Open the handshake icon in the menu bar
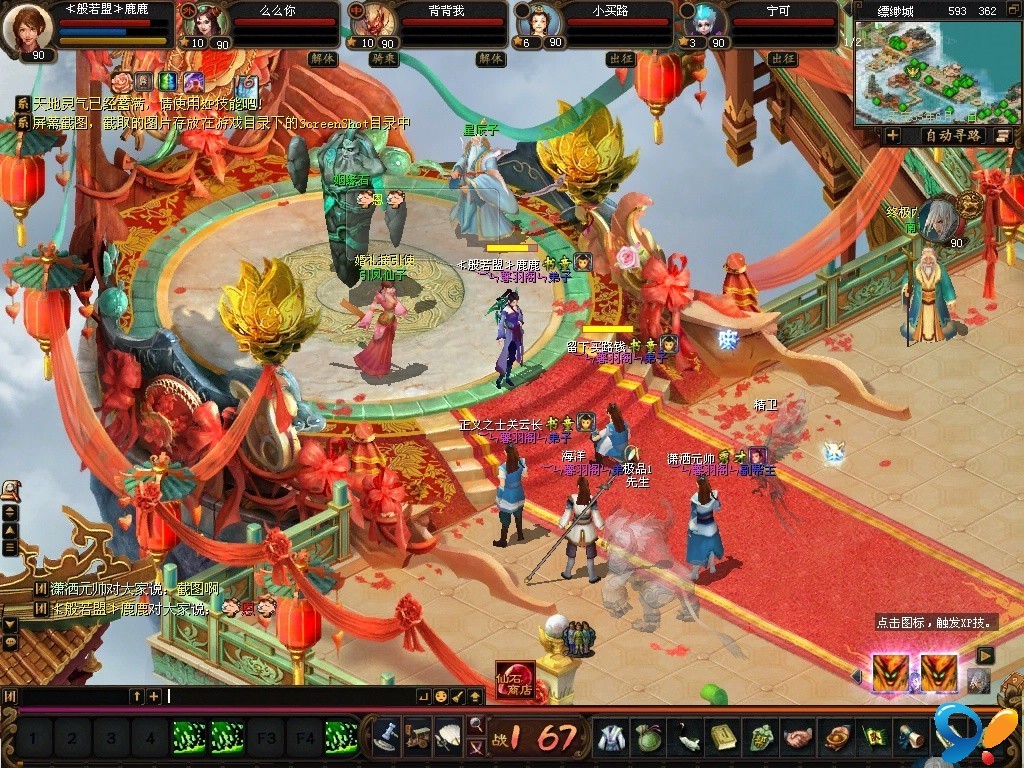The image size is (1024, 768). coord(798,738)
